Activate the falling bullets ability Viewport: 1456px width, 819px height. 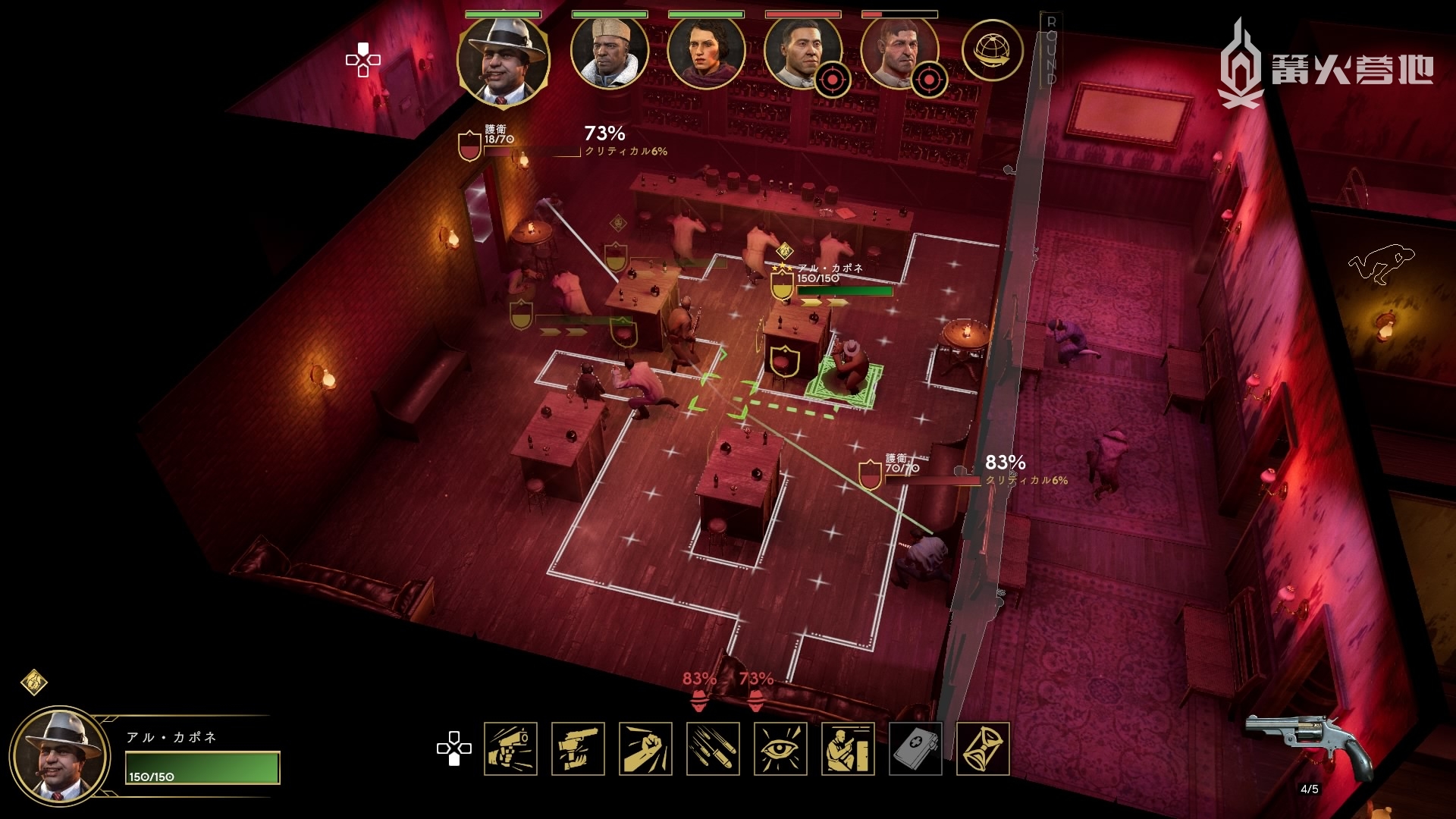713,749
